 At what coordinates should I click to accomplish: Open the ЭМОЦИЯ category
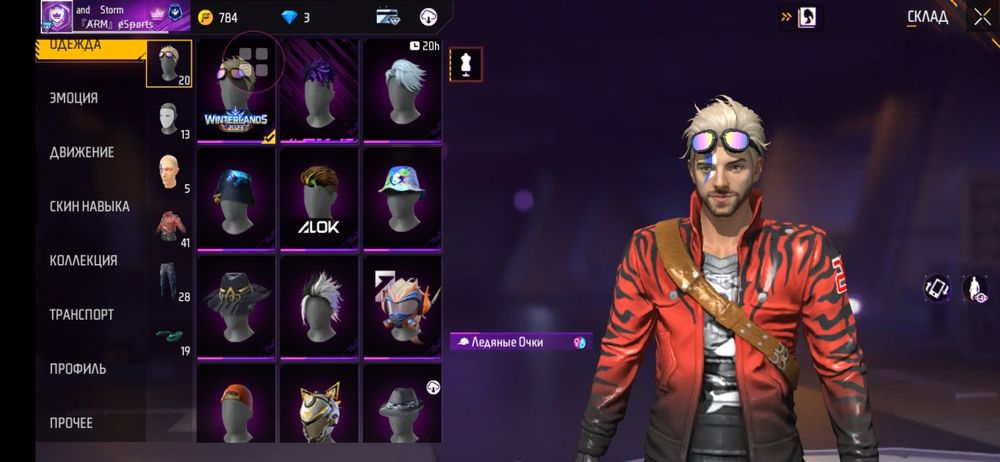pyautogui.click(x=74, y=98)
